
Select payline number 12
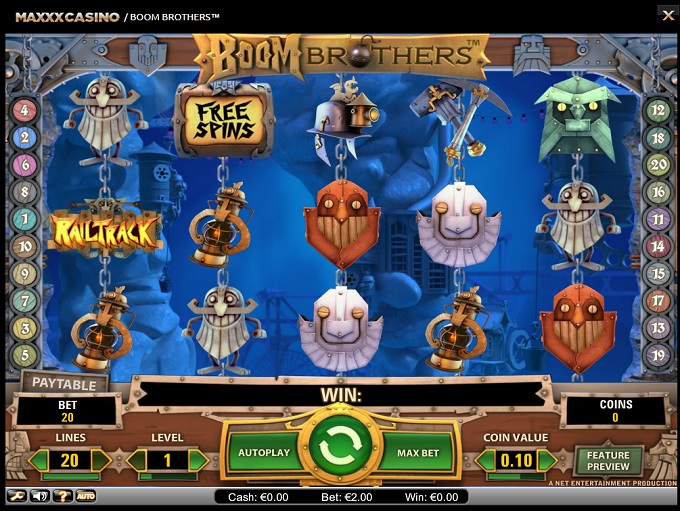point(656,111)
